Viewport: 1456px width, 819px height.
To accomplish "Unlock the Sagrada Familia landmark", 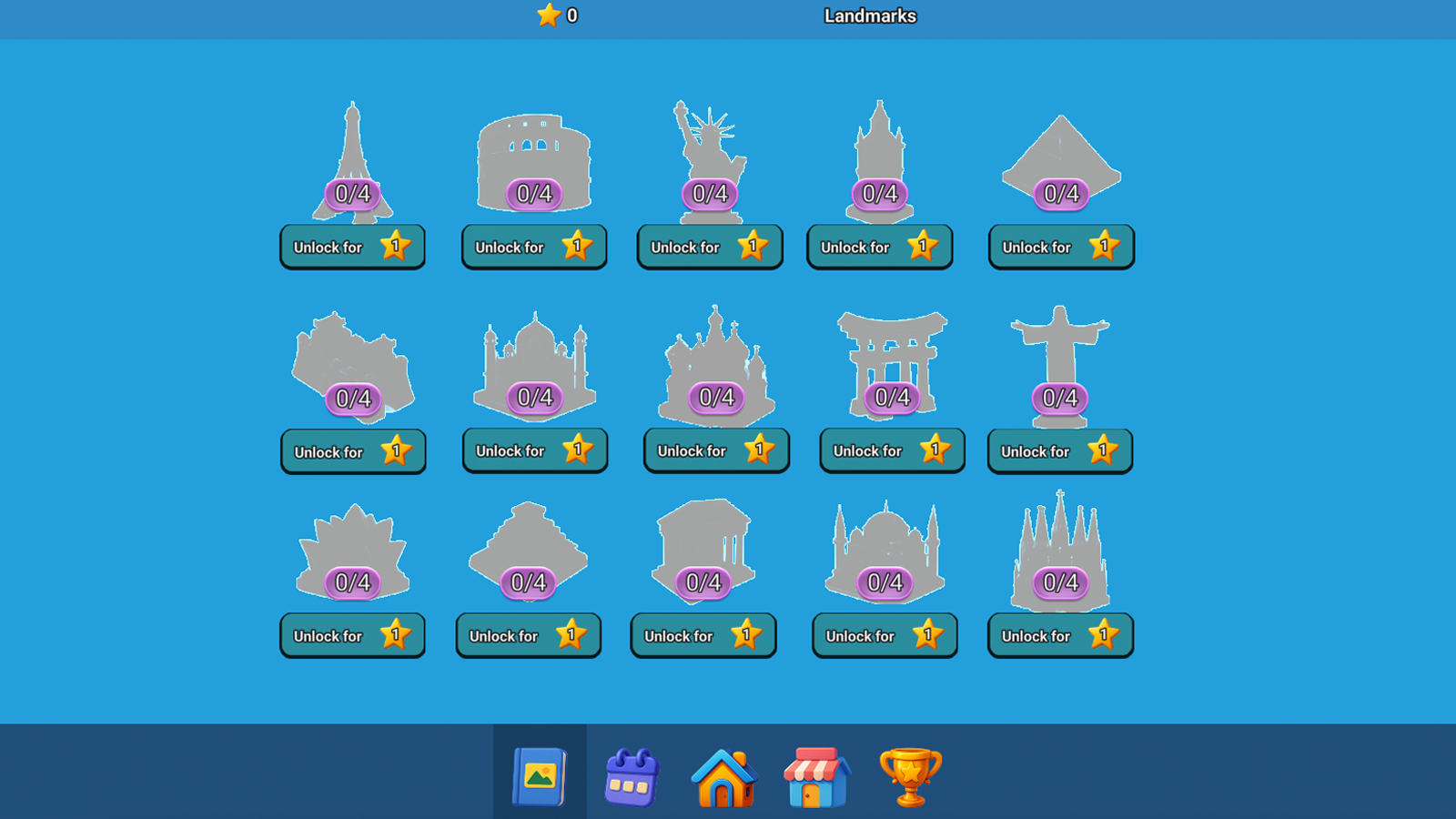I will point(1059,635).
